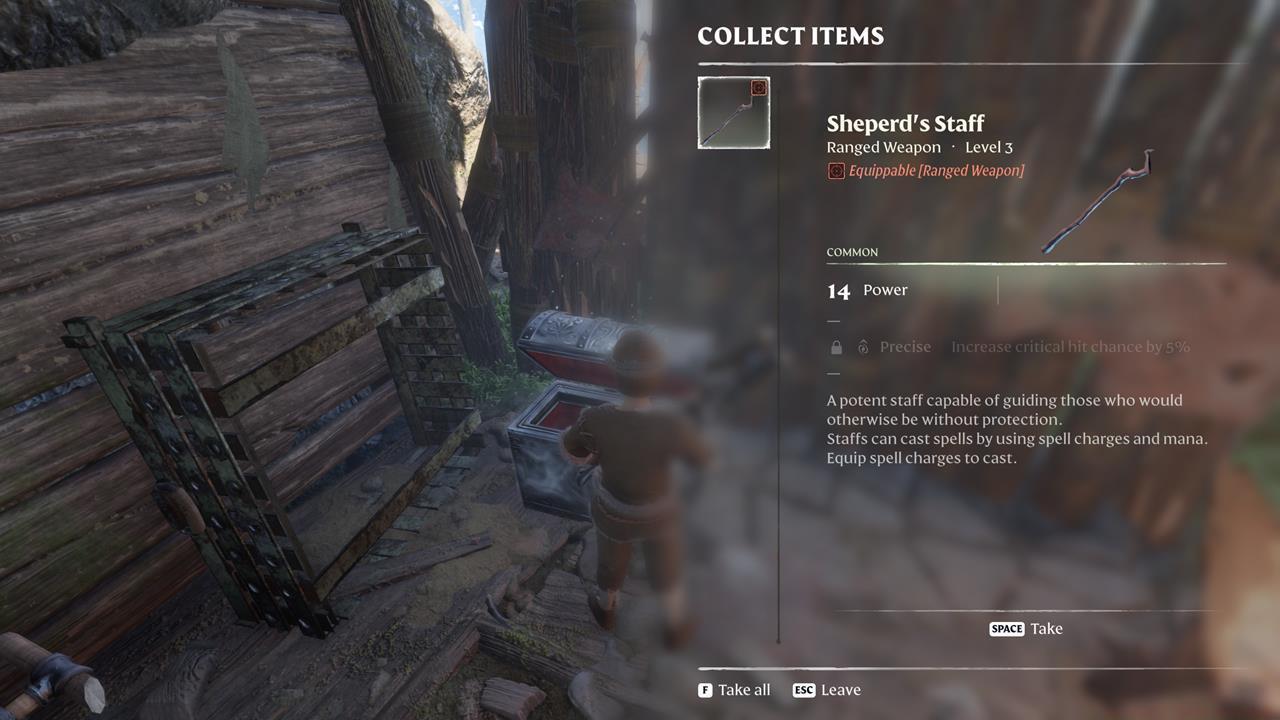Switch to the COLLECT ITEMS header tab
1280x720 pixels.
(x=790, y=36)
